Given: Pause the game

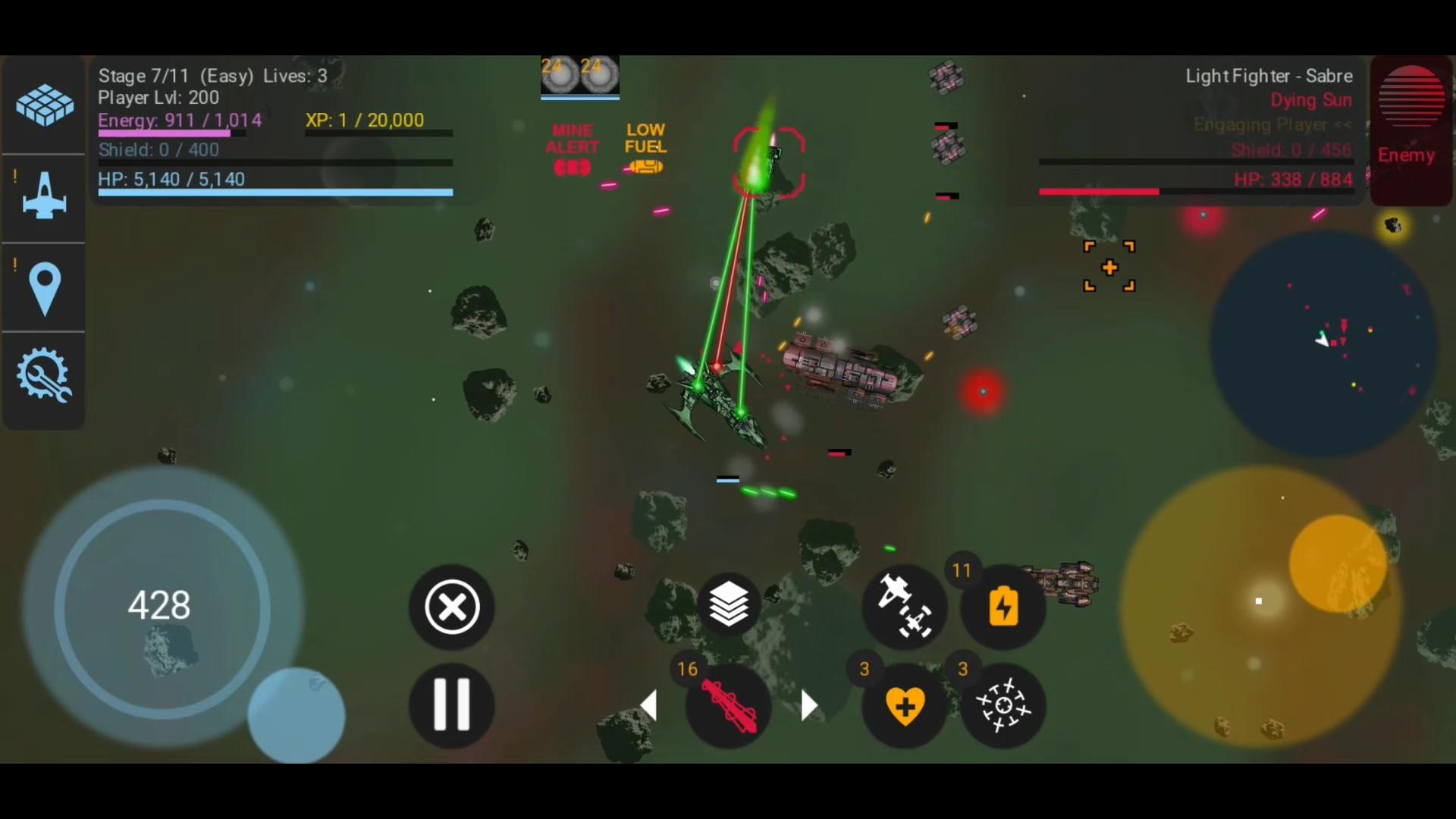Looking at the screenshot, I should [x=450, y=705].
